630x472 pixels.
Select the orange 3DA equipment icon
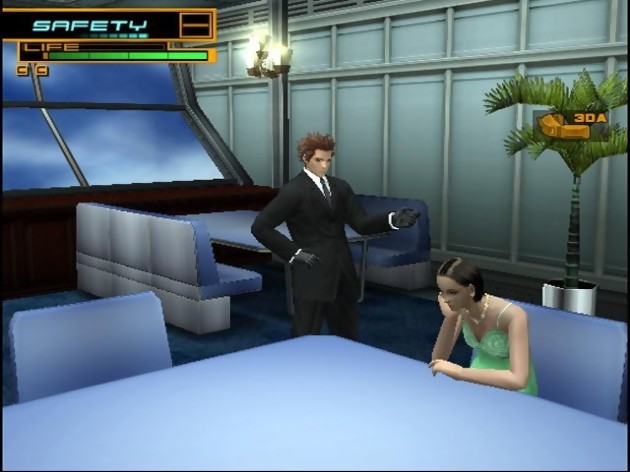pos(573,124)
